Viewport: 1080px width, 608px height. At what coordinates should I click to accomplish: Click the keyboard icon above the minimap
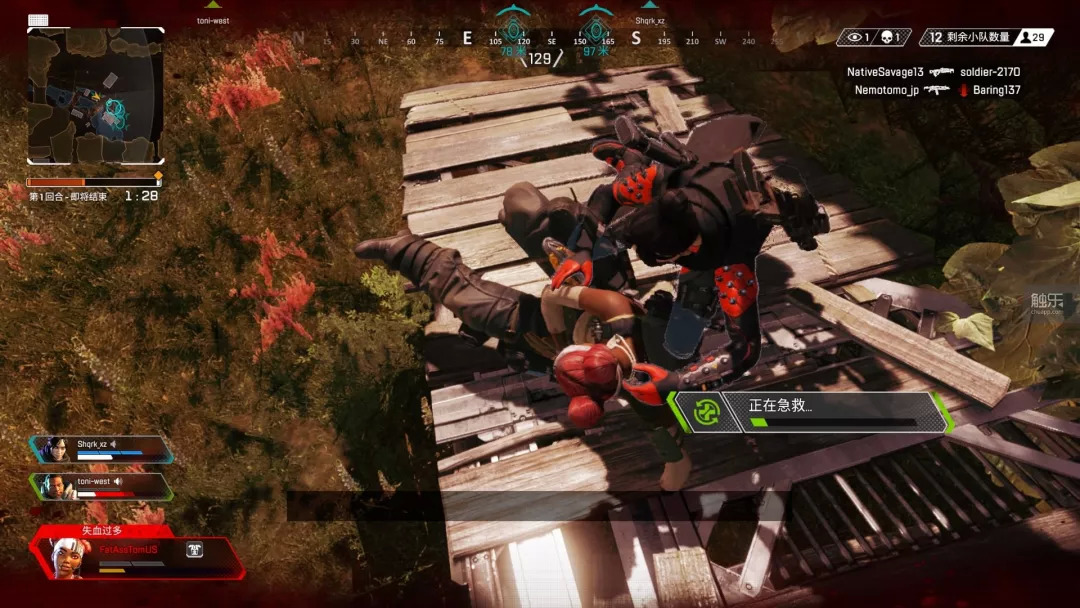pos(38,20)
